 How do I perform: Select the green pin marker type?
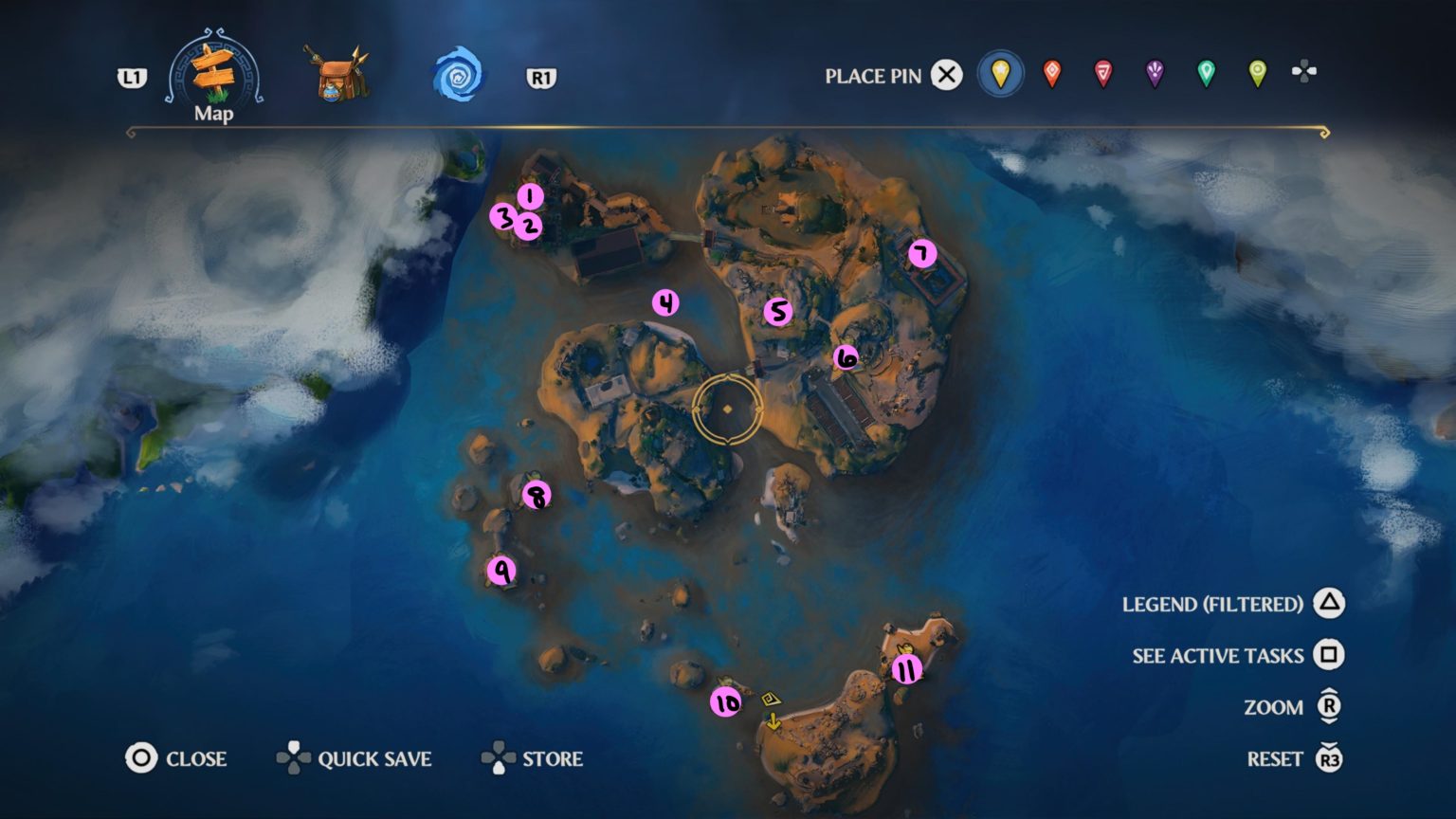[1206, 75]
